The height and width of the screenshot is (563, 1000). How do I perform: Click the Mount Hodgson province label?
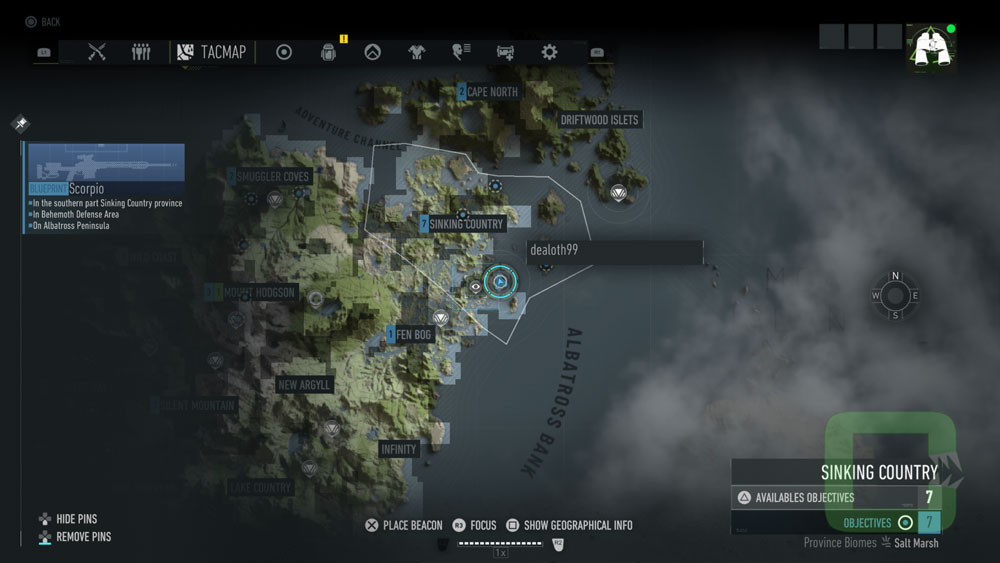click(258, 293)
